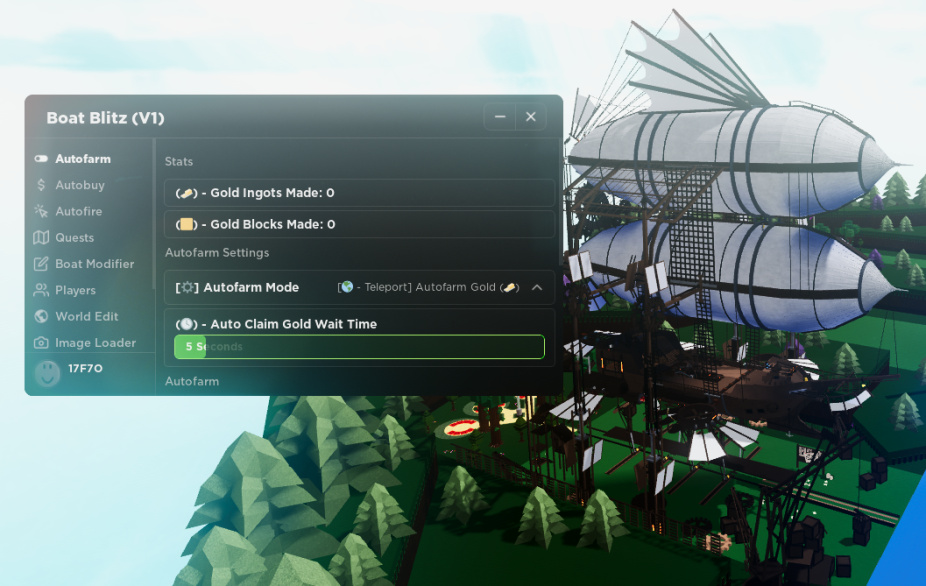Open the Autobuy tab
Image resolution: width=926 pixels, height=586 pixels.
coord(79,185)
